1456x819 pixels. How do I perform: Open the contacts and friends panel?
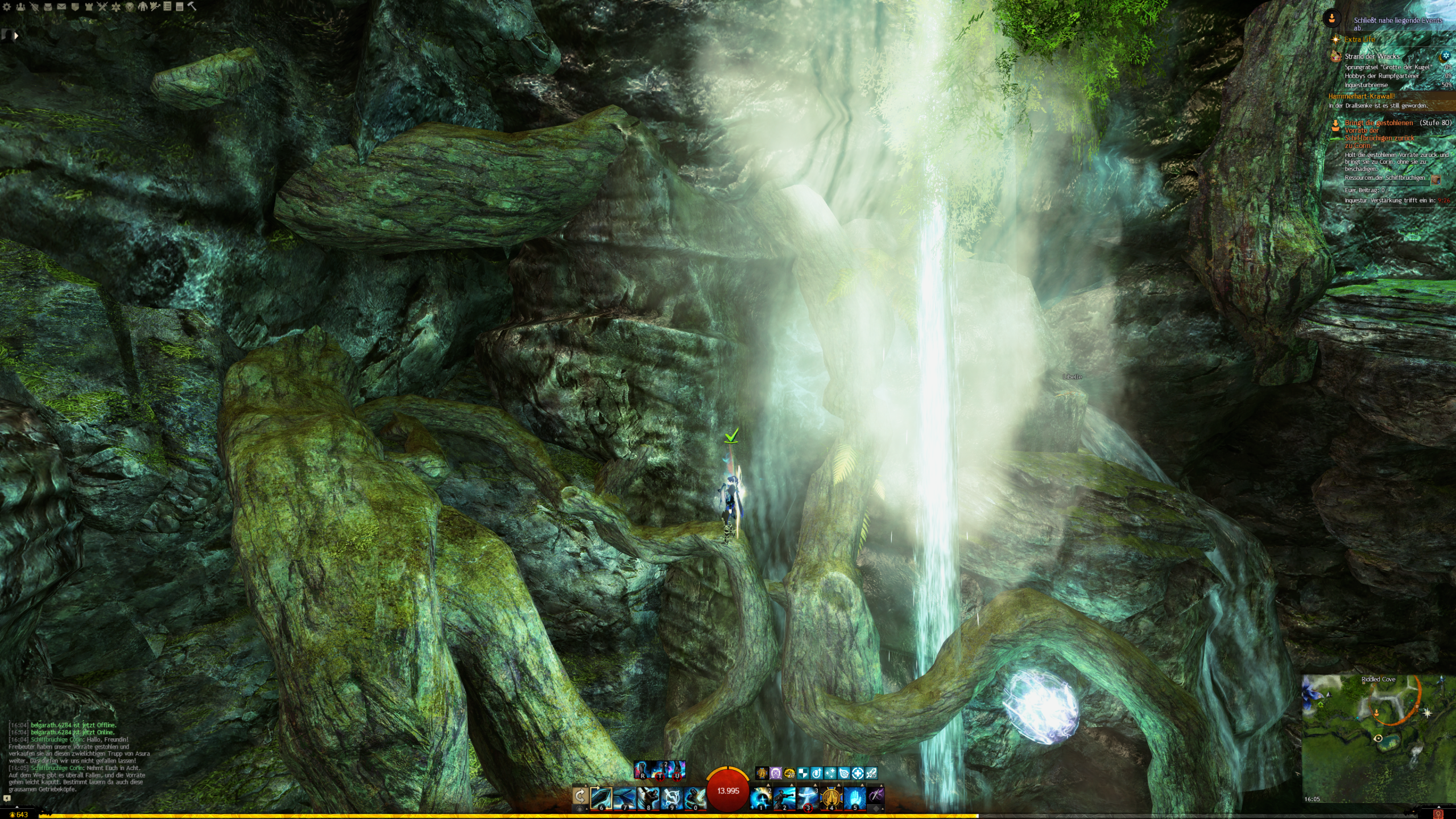tap(20, 7)
